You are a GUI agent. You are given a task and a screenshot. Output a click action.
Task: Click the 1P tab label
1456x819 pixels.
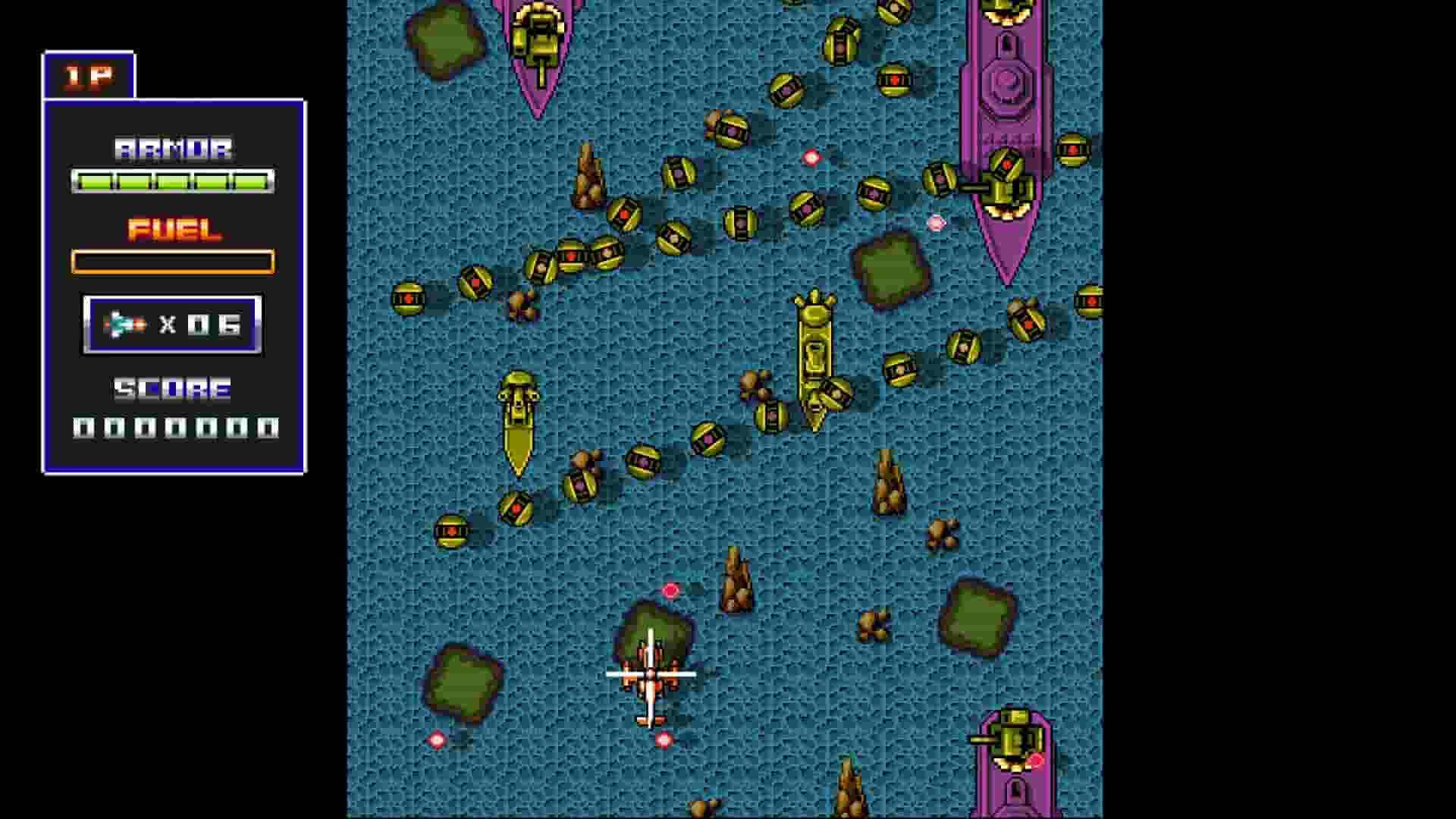(x=87, y=76)
